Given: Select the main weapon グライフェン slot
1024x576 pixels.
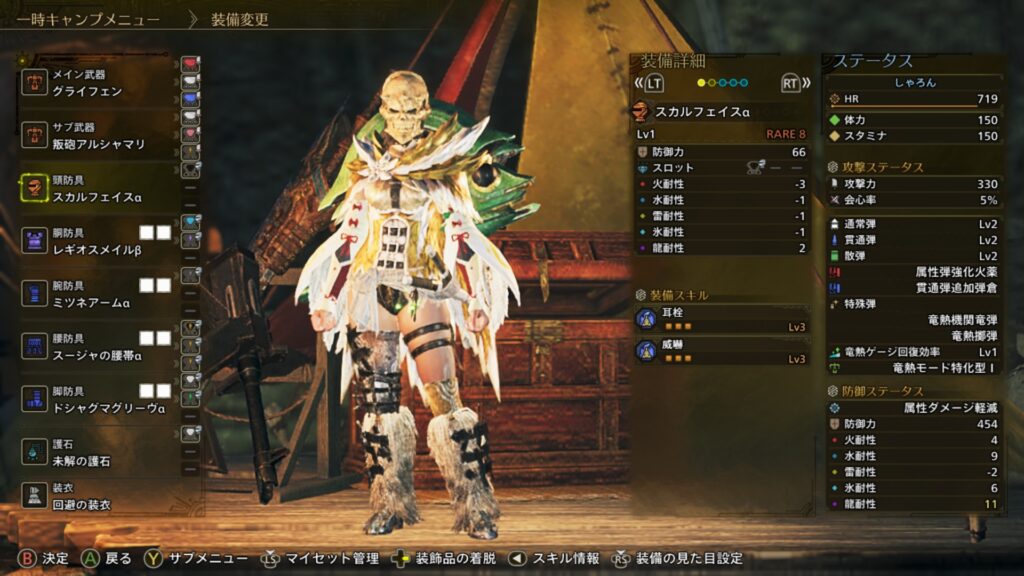Looking at the screenshot, I should point(95,82).
